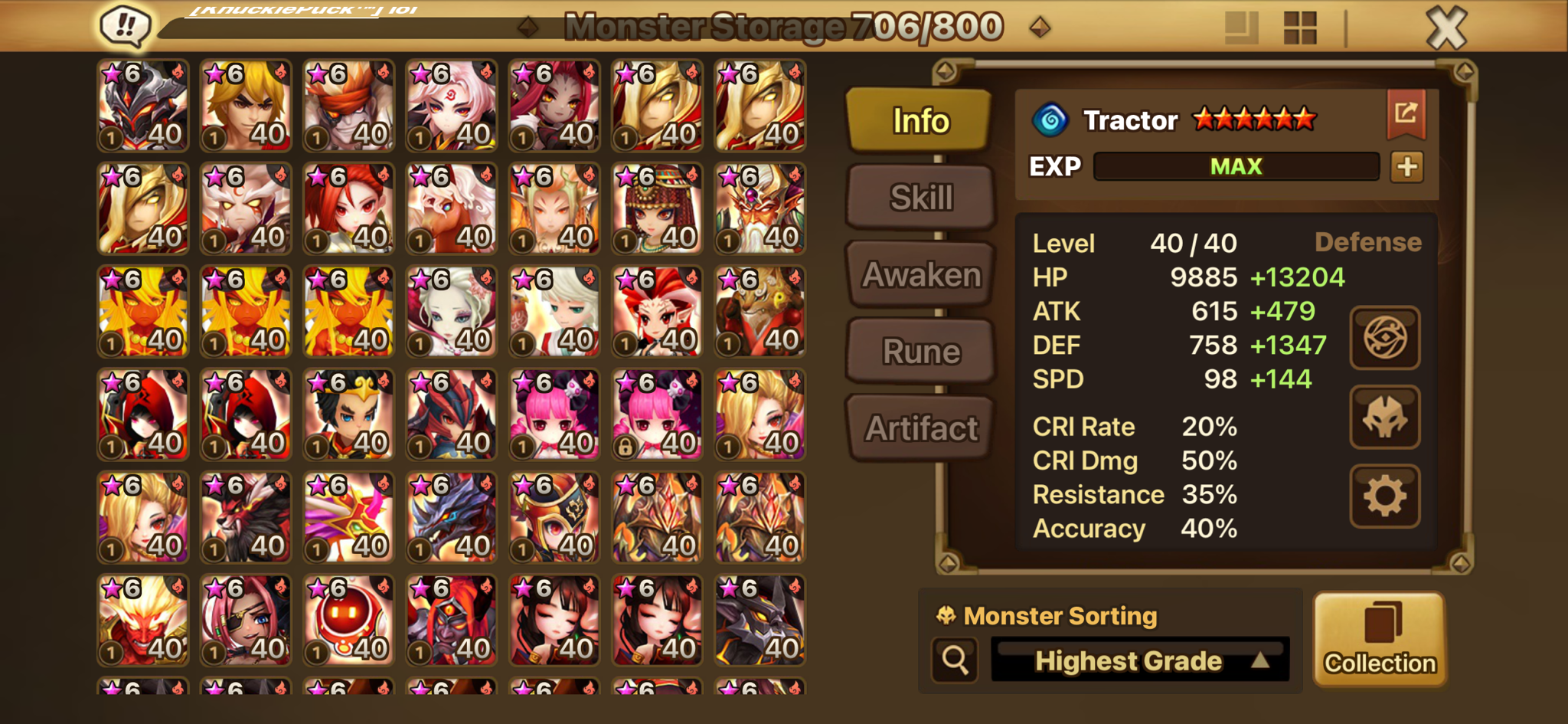Open the chat speech bubble icon
This screenshot has height=724, width=1568.
pos(125,26)
